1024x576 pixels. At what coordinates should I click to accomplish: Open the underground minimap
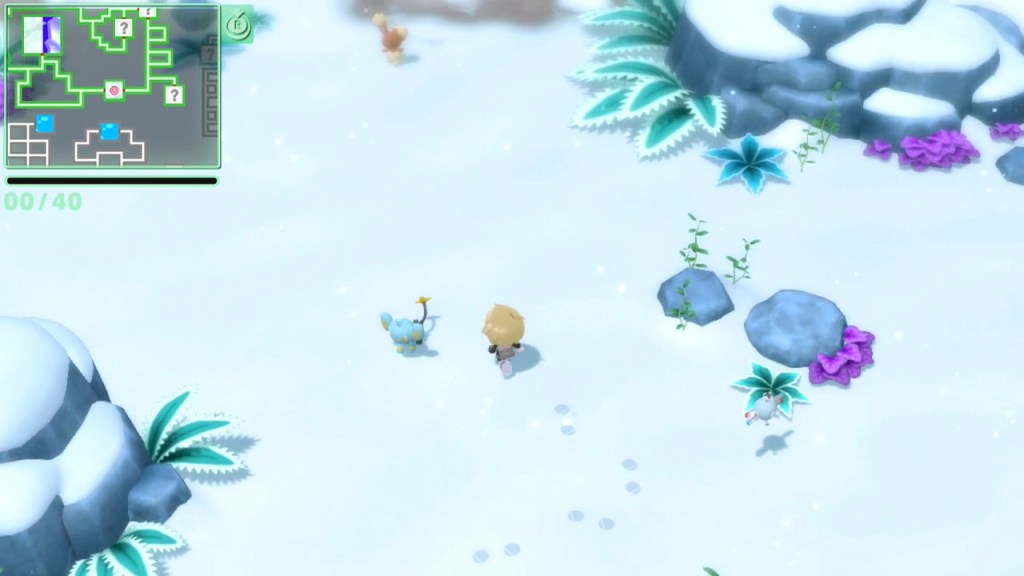coord(112,86)
